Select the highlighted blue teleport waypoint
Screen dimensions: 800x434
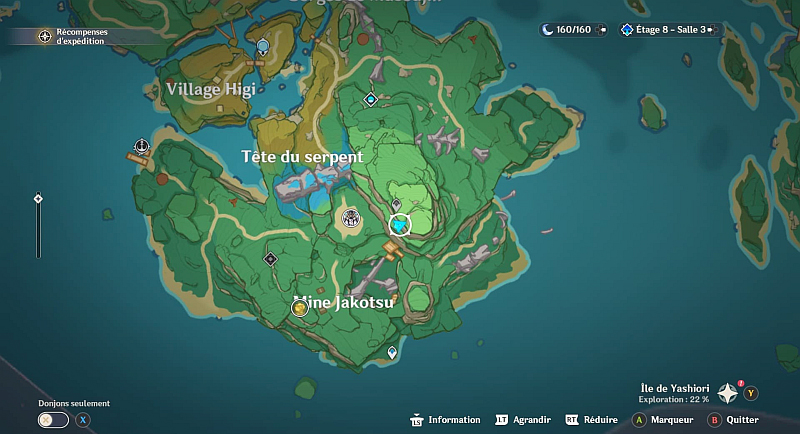pos(400,227)
